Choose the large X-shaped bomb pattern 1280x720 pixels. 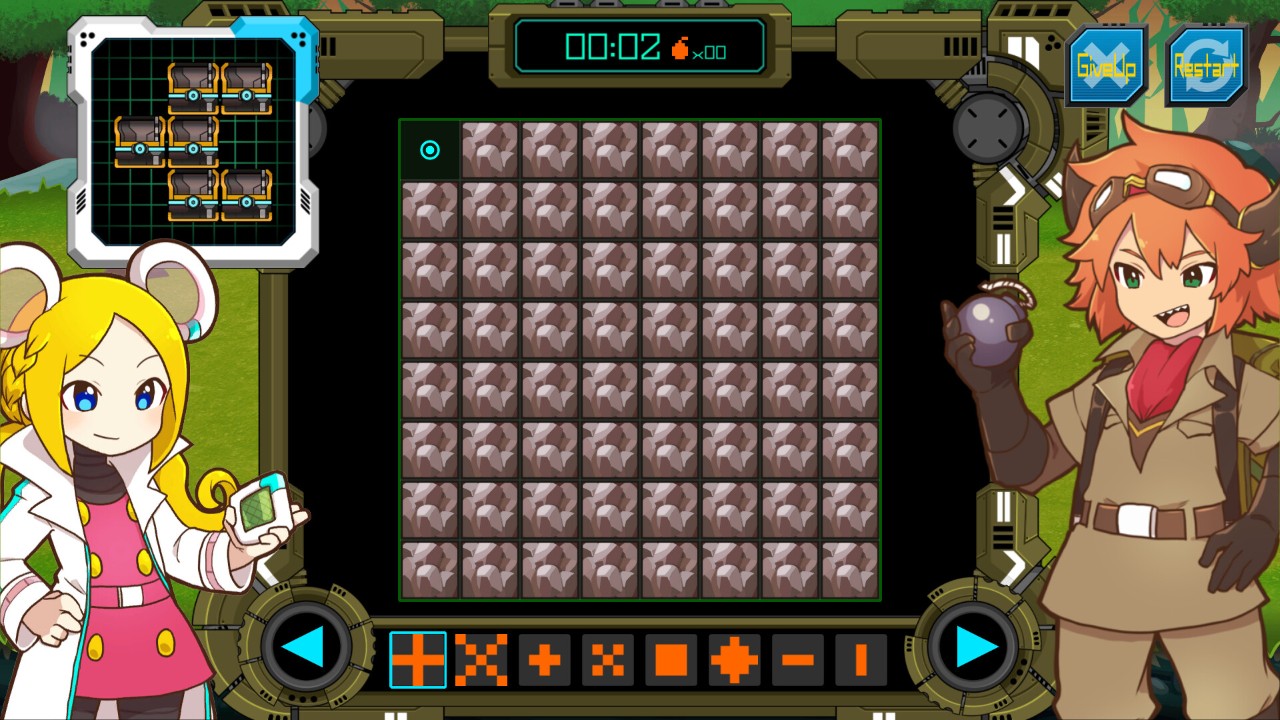481,660
